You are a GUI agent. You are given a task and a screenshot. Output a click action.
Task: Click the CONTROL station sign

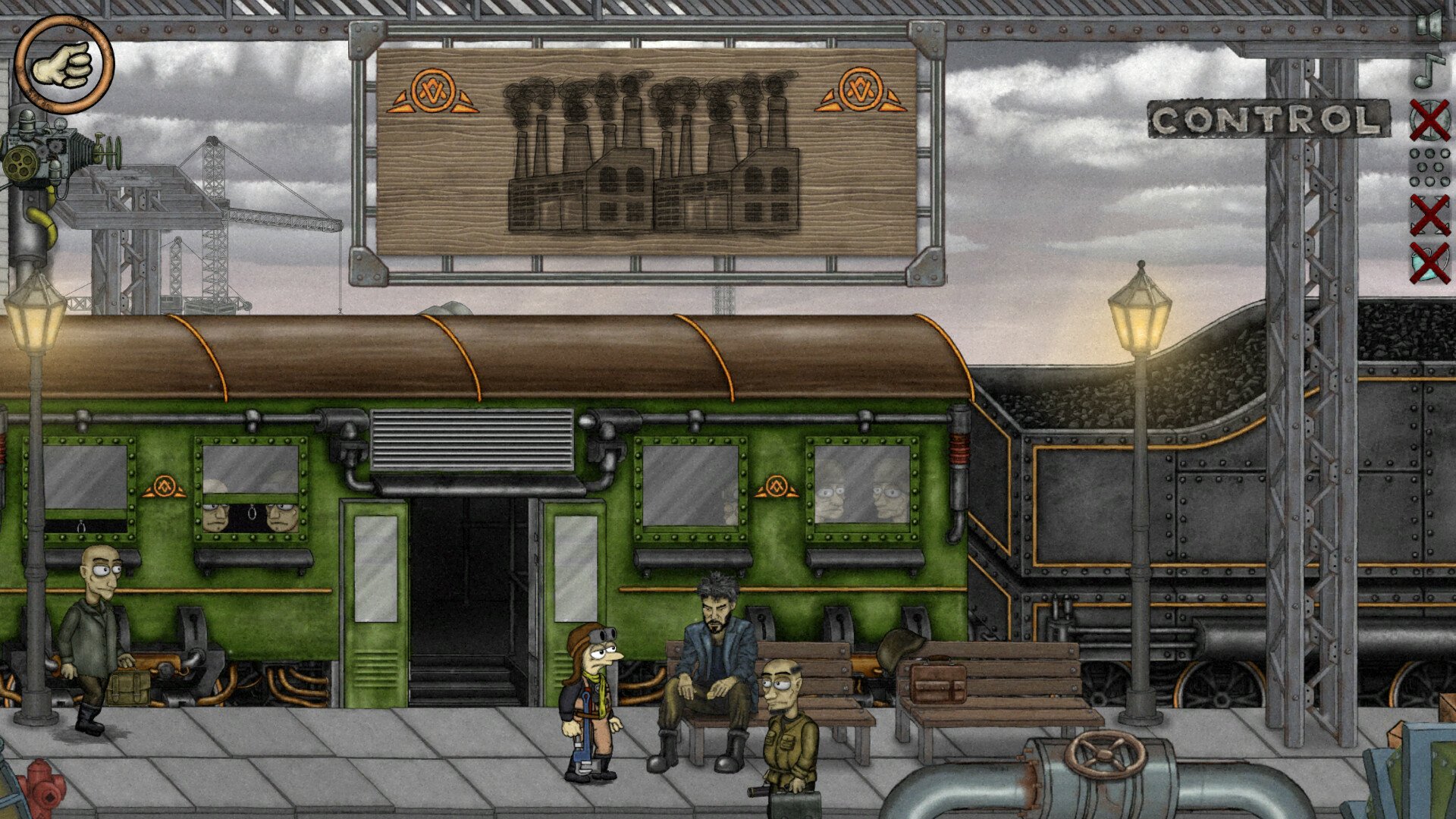click(1268, 119)
